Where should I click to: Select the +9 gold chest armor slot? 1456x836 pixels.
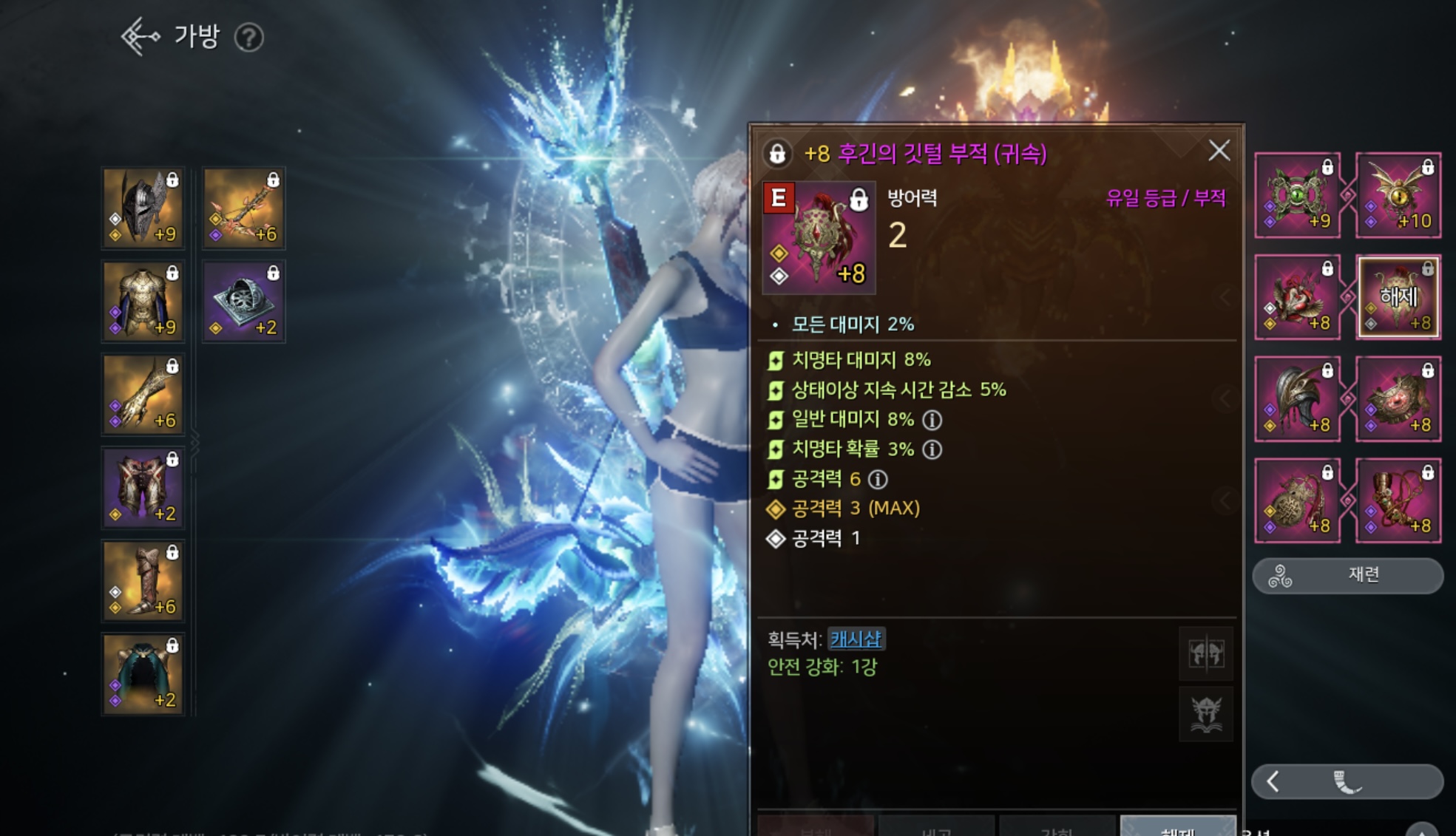143,301
